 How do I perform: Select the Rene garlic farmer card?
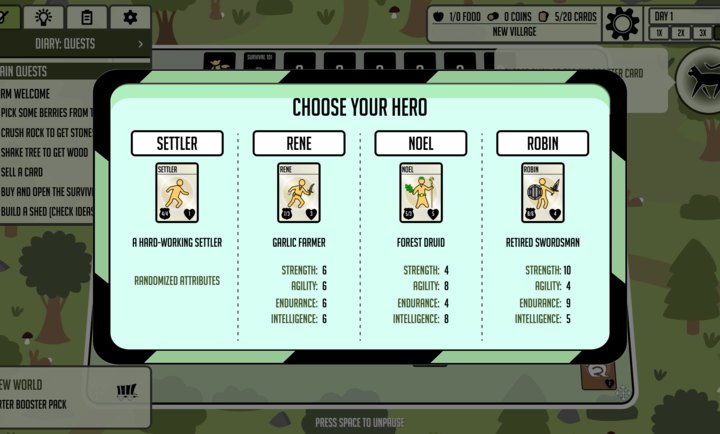(x=299, y=193)
